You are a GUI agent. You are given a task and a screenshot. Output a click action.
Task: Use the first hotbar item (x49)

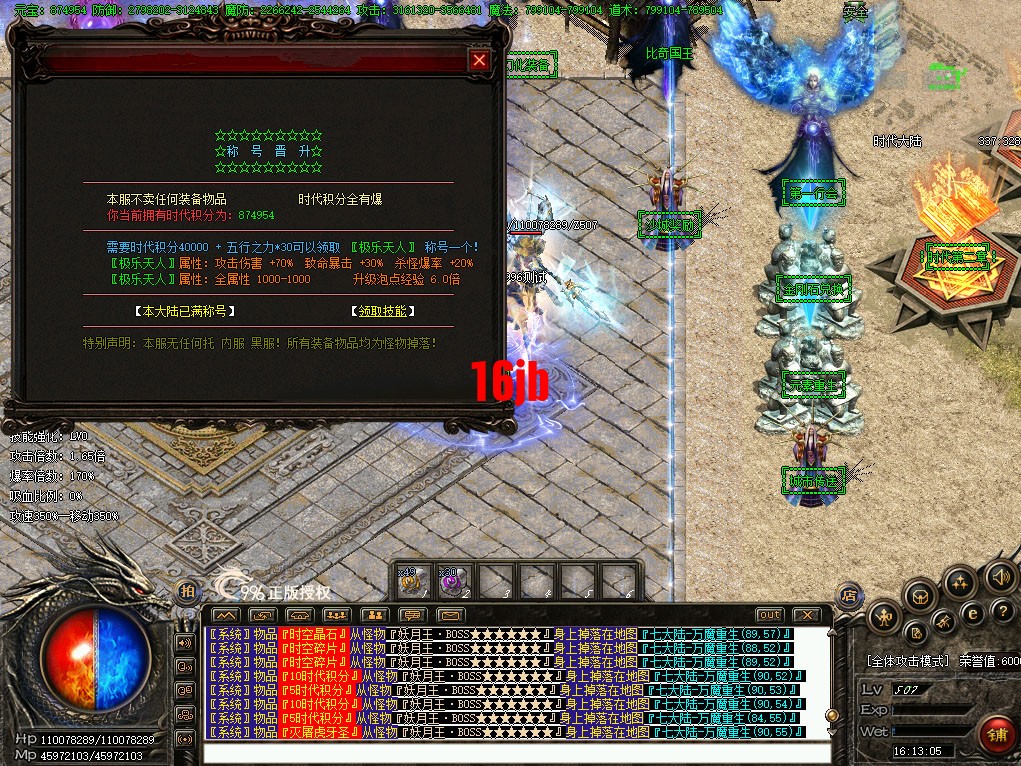pos(412,580)
